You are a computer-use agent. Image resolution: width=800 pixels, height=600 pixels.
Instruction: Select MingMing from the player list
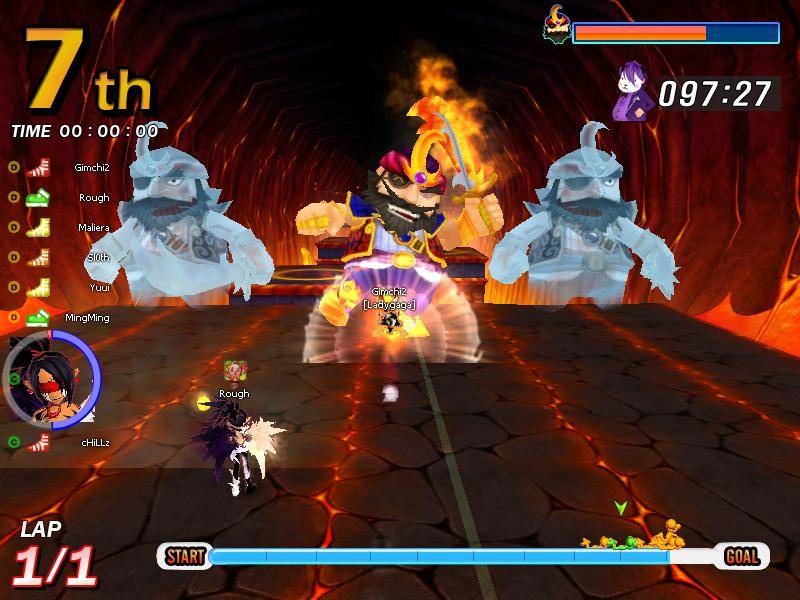click(86, 318)
